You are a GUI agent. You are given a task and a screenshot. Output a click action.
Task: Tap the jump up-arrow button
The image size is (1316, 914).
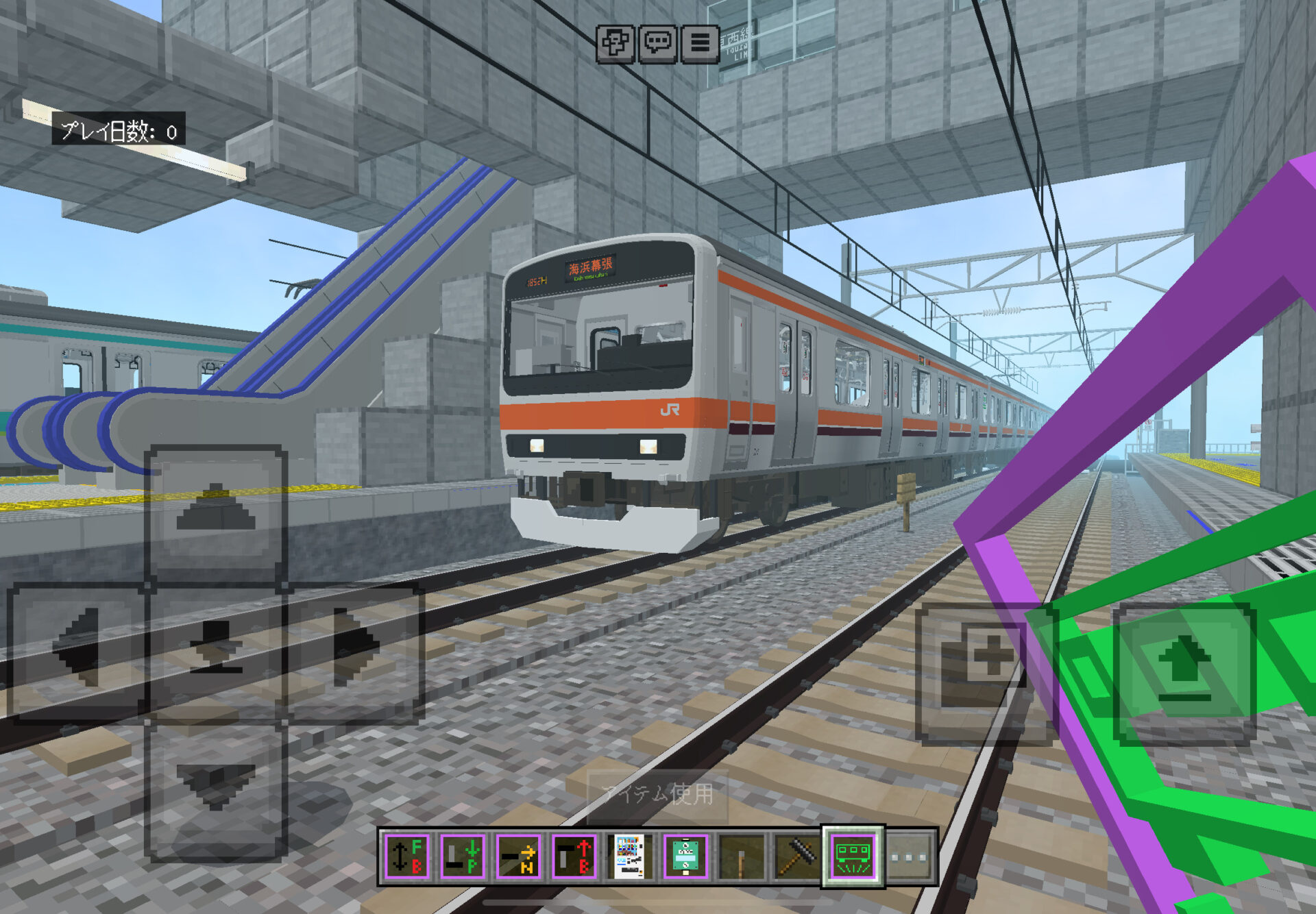click(1184, 671)
